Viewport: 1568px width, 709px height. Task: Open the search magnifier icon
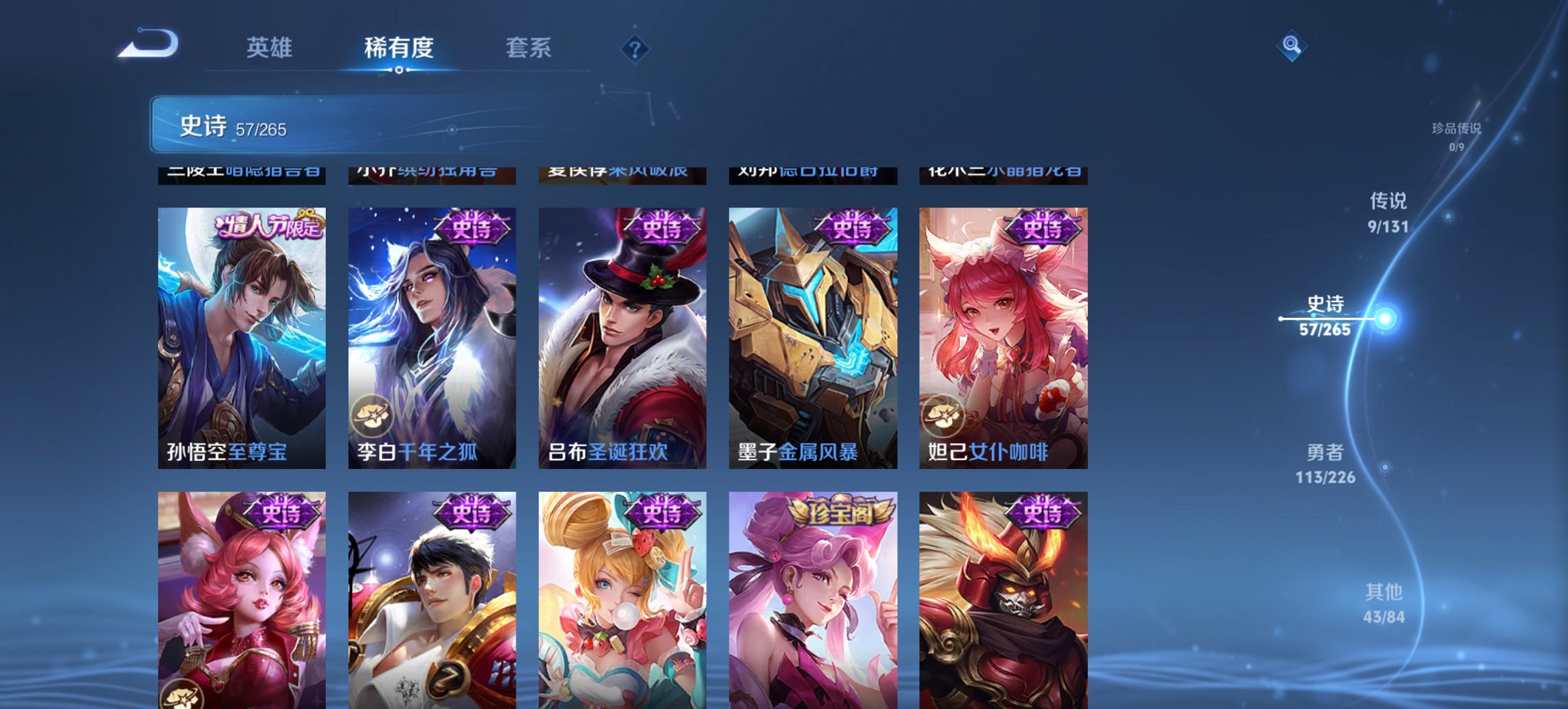coord(1290,46)
